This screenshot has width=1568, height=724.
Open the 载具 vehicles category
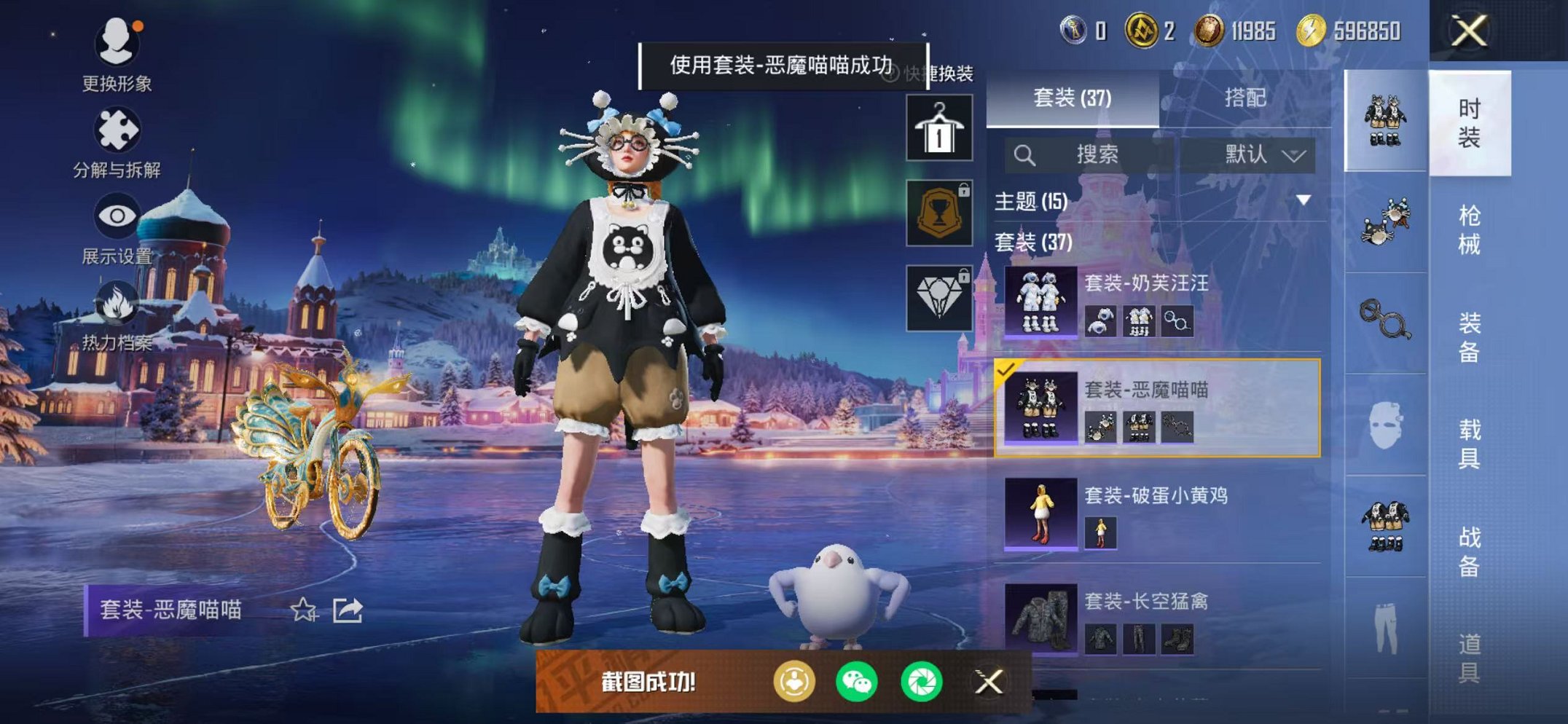[1469, 443]
